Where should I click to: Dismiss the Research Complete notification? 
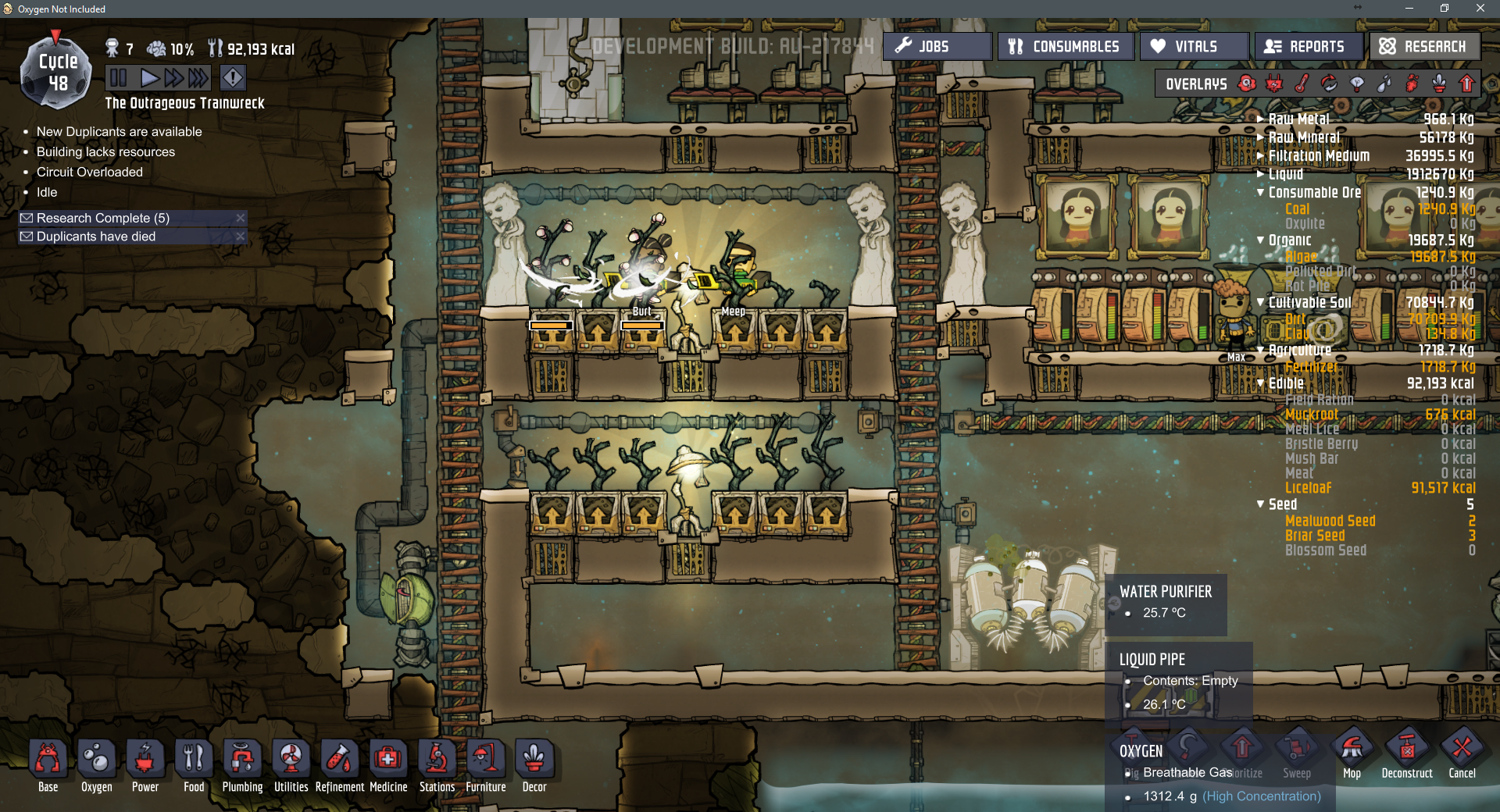[x=241, y=218]
